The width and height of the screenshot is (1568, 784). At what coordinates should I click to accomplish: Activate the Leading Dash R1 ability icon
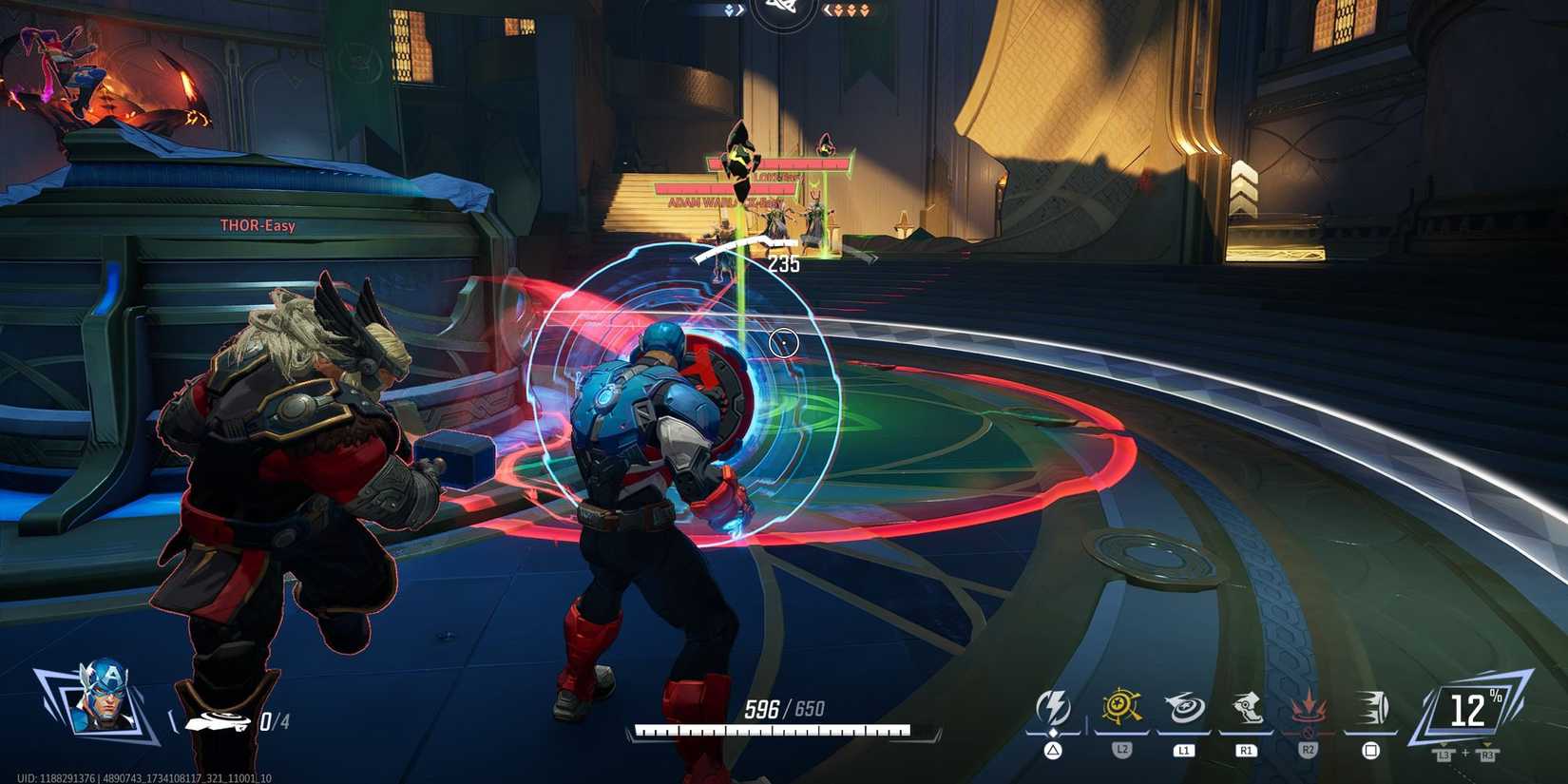(x=1245, y=705)
